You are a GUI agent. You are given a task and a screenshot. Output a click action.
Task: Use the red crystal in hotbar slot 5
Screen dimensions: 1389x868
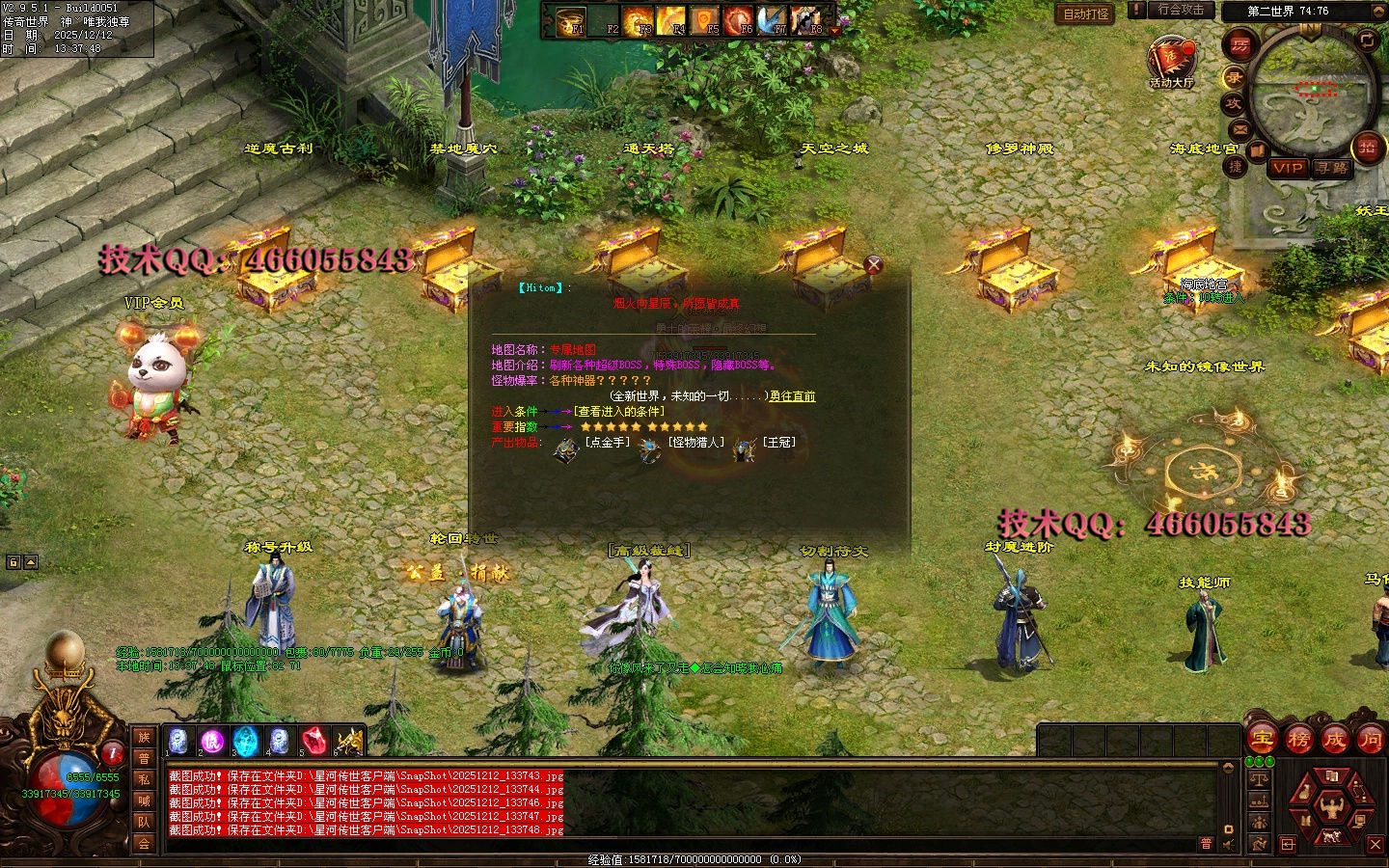[313, 741]
